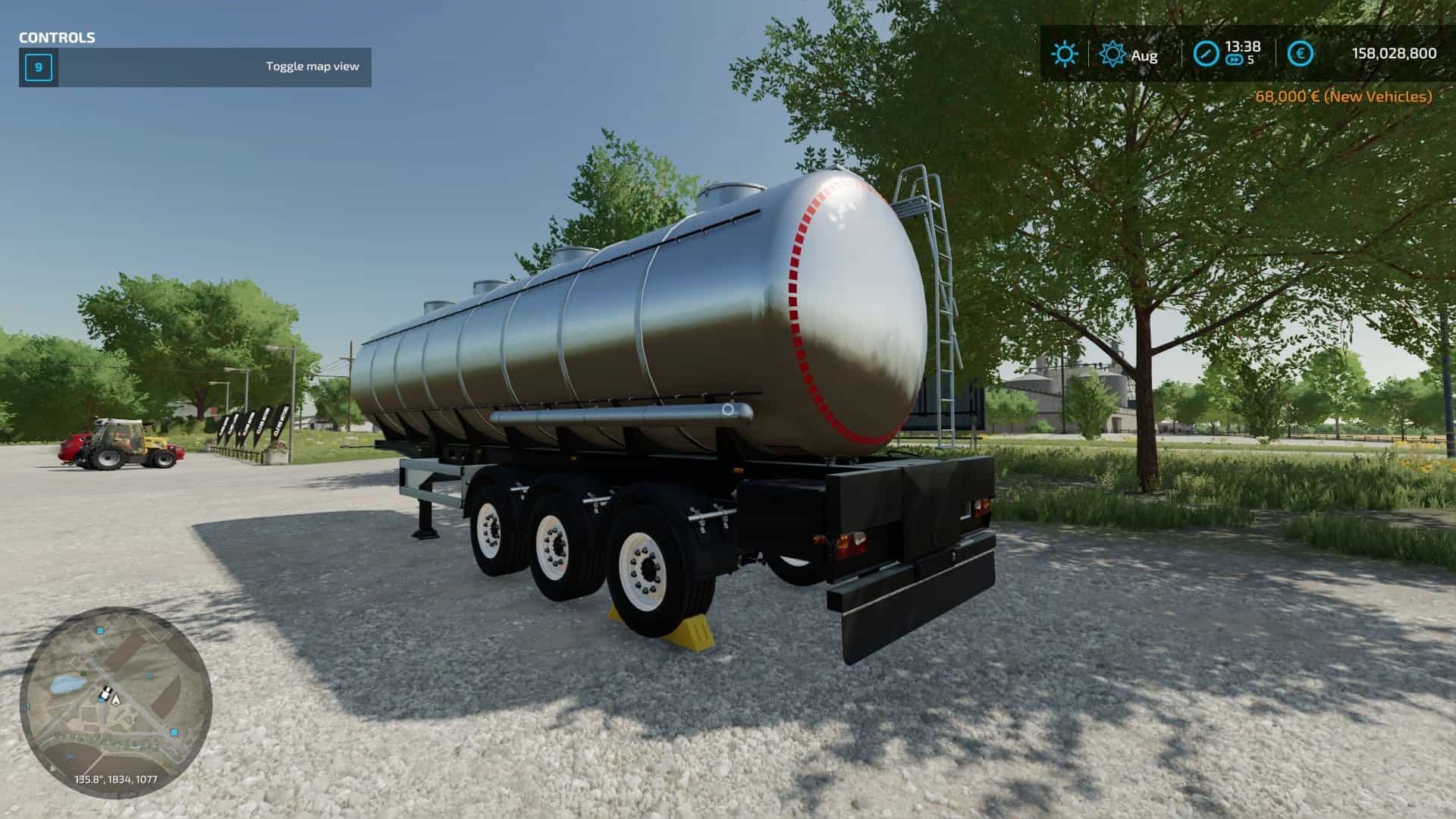Select the euro money icon
The image size is (1456, 819).
[1301, 54]
